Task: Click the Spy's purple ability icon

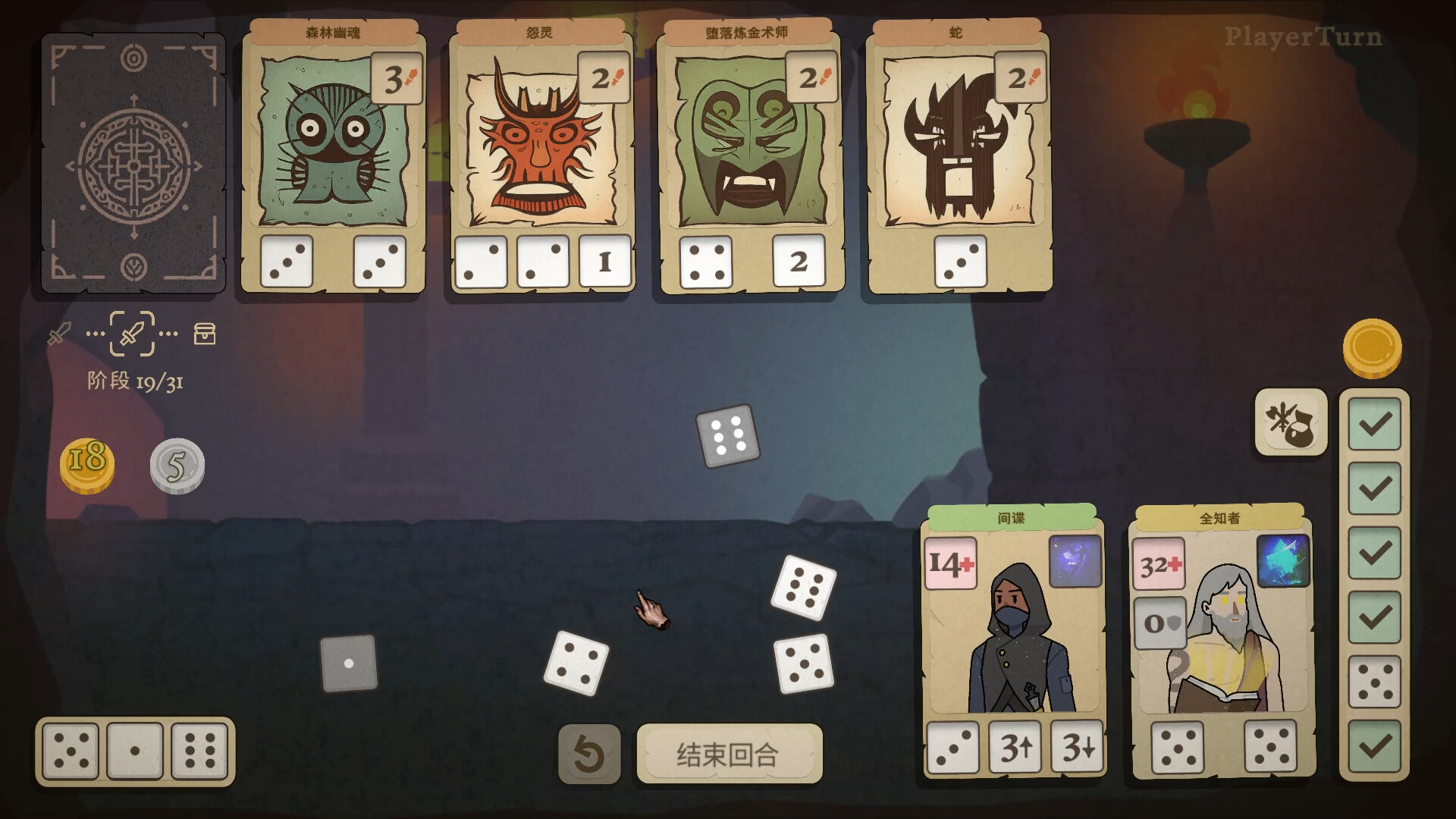Action: pyautogui.click(x=1077, y=561)
